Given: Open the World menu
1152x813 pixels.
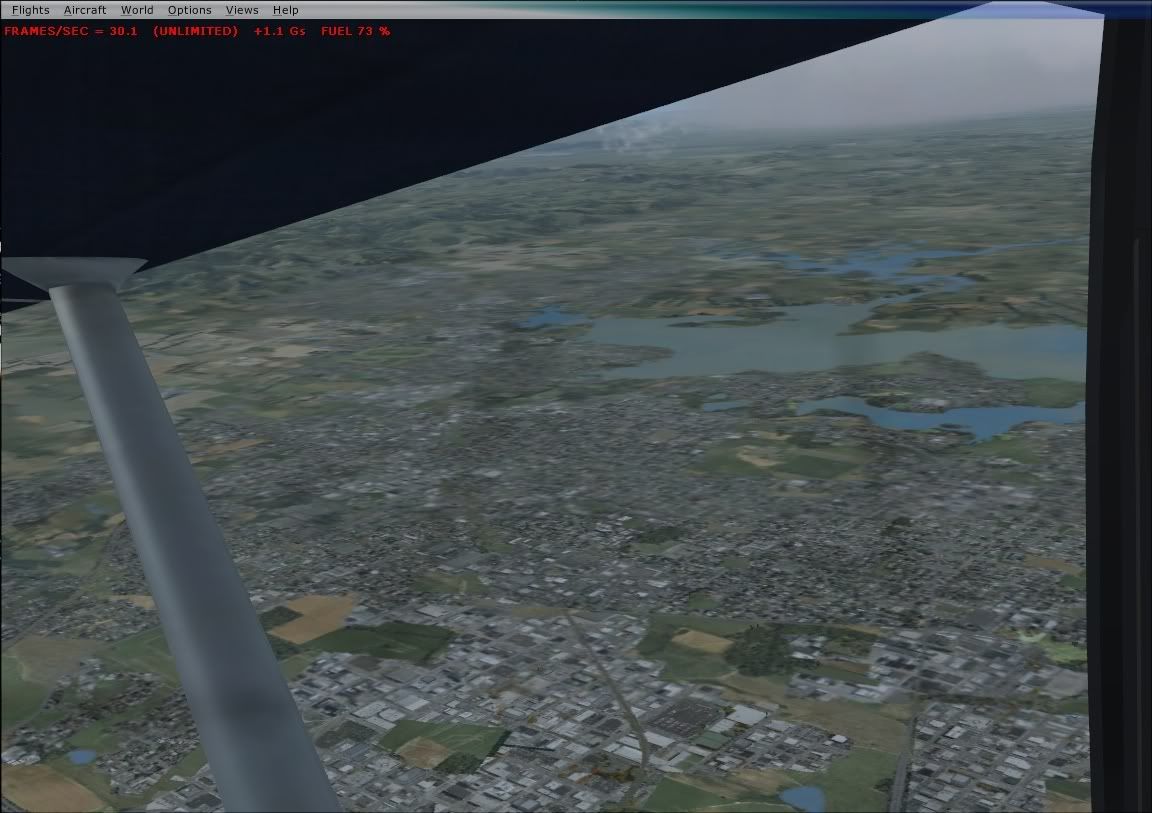Looking at the screenshot, I should tap(137, 10).
